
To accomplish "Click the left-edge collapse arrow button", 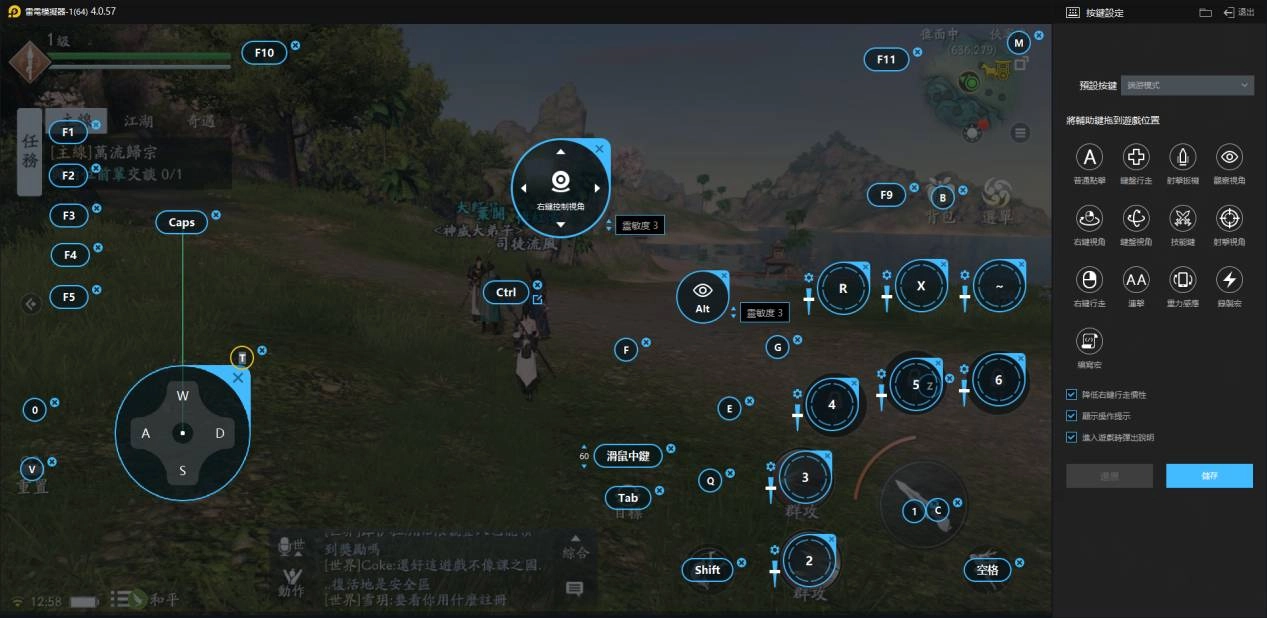I will pyautogui.click(x=31, y=303).
